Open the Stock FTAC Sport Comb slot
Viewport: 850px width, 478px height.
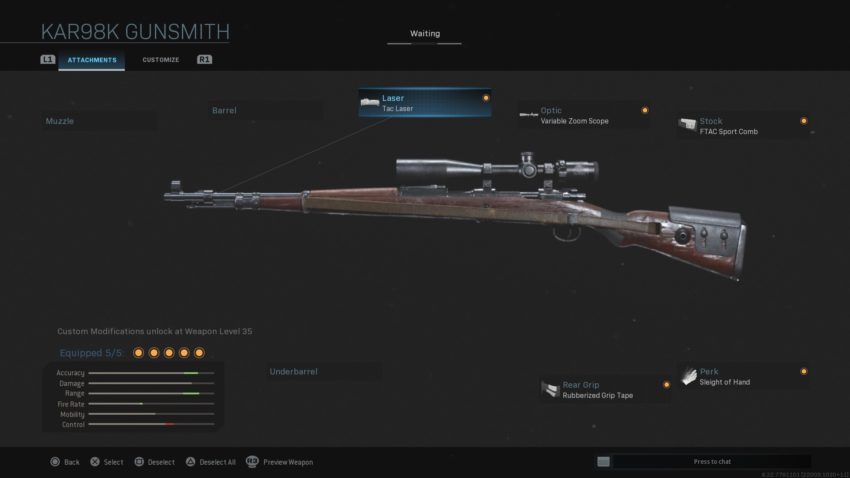coord(743,126)
